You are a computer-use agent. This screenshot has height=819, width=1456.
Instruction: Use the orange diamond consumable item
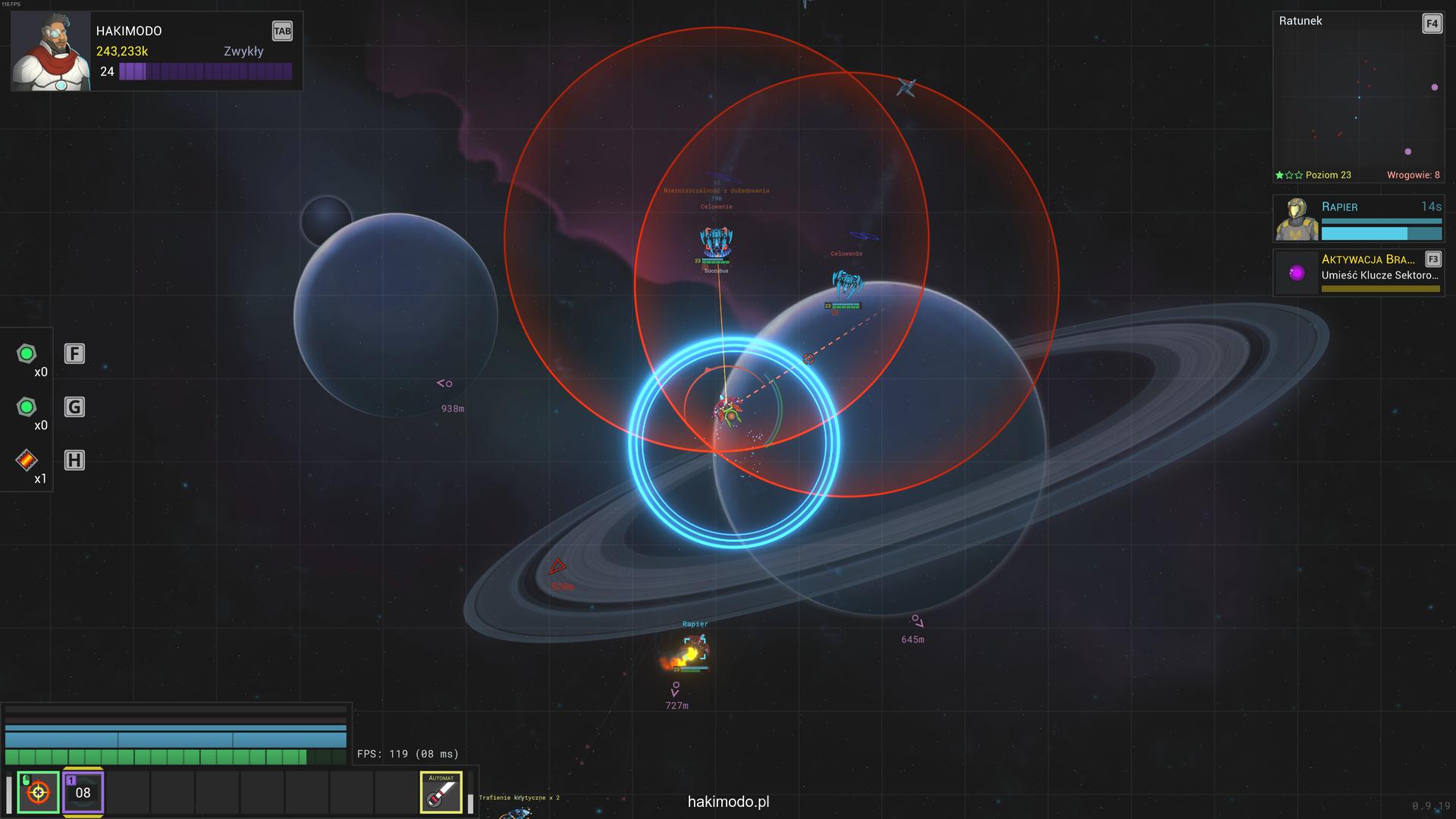pos(27,460)
